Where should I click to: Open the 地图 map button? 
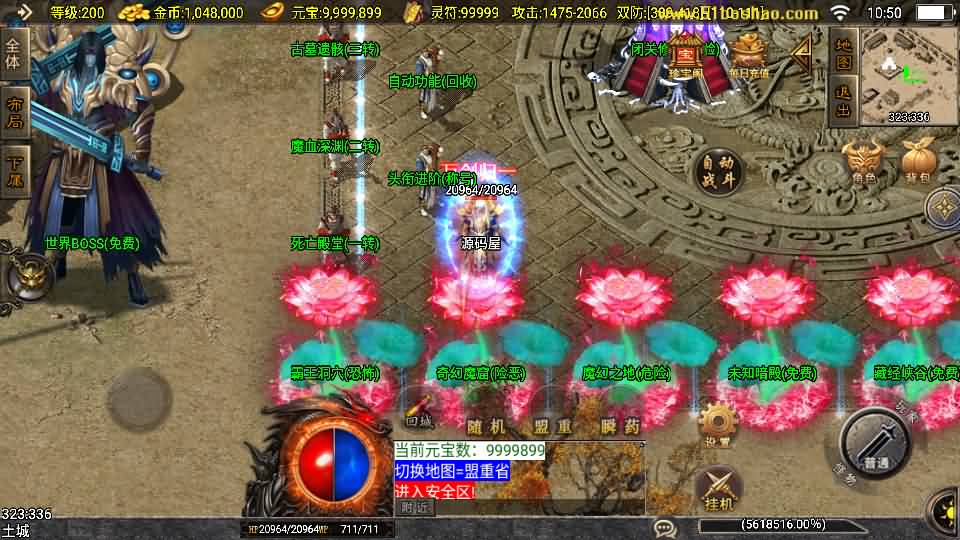(843, 54)
